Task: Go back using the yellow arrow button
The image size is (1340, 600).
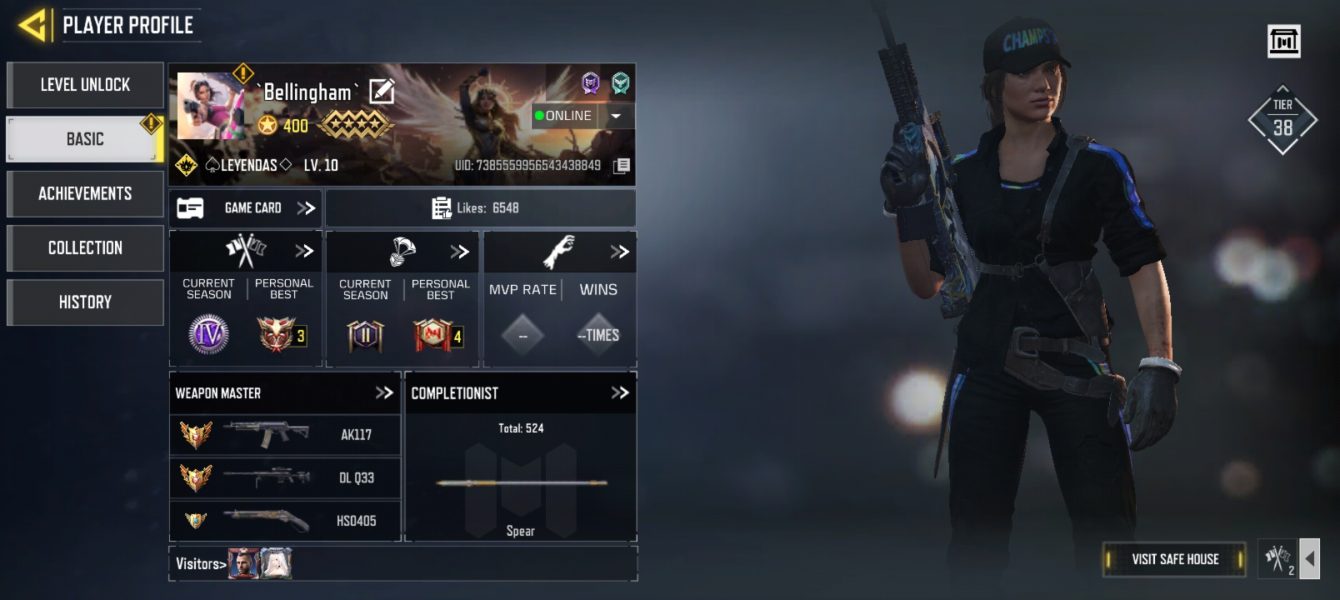Action: [33, 26]
